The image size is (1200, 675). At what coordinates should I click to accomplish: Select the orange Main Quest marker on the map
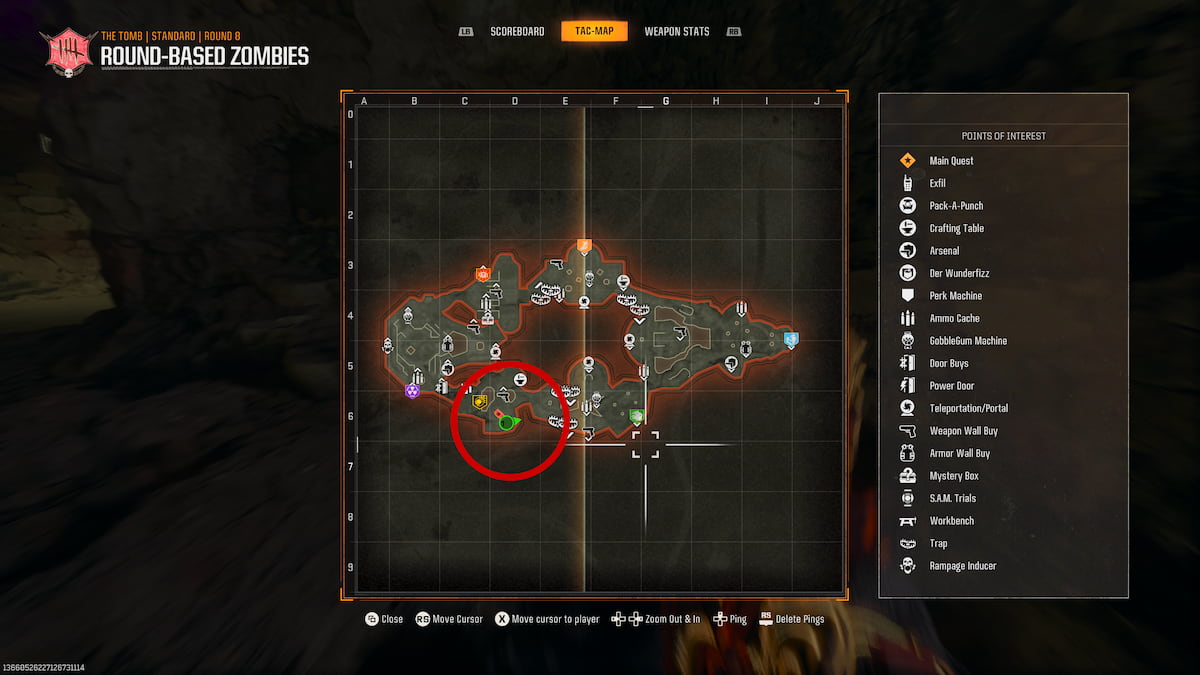(x=585, y=245)
